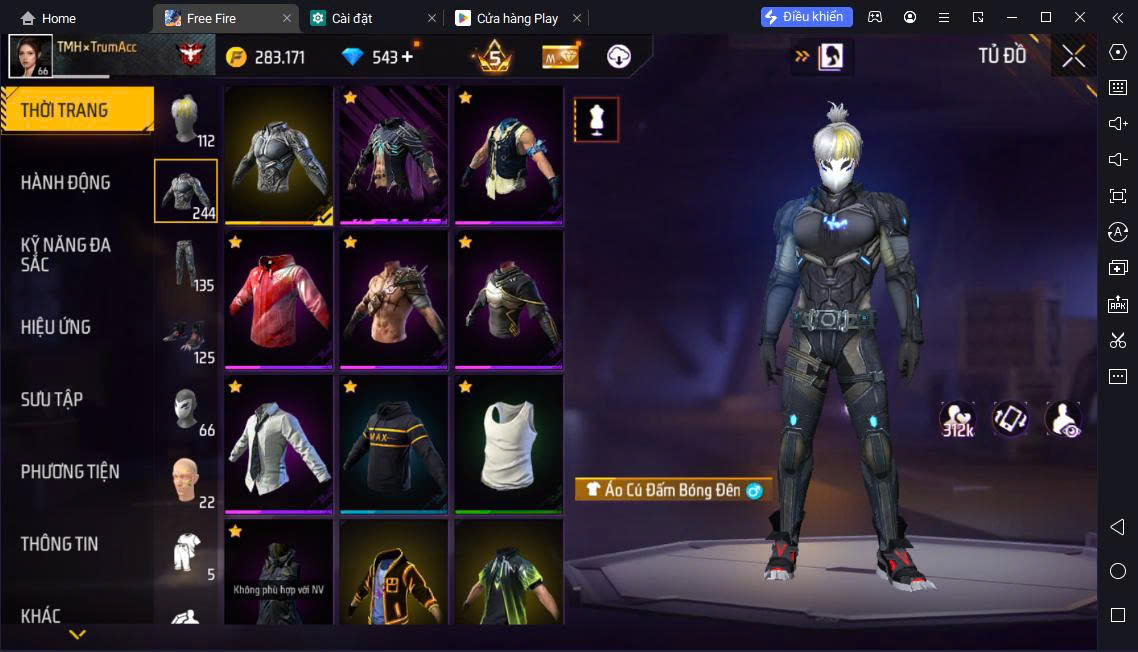Select the red hooded jacket item
This screenshot has height=652, width=1138.
tap(278, 300)
